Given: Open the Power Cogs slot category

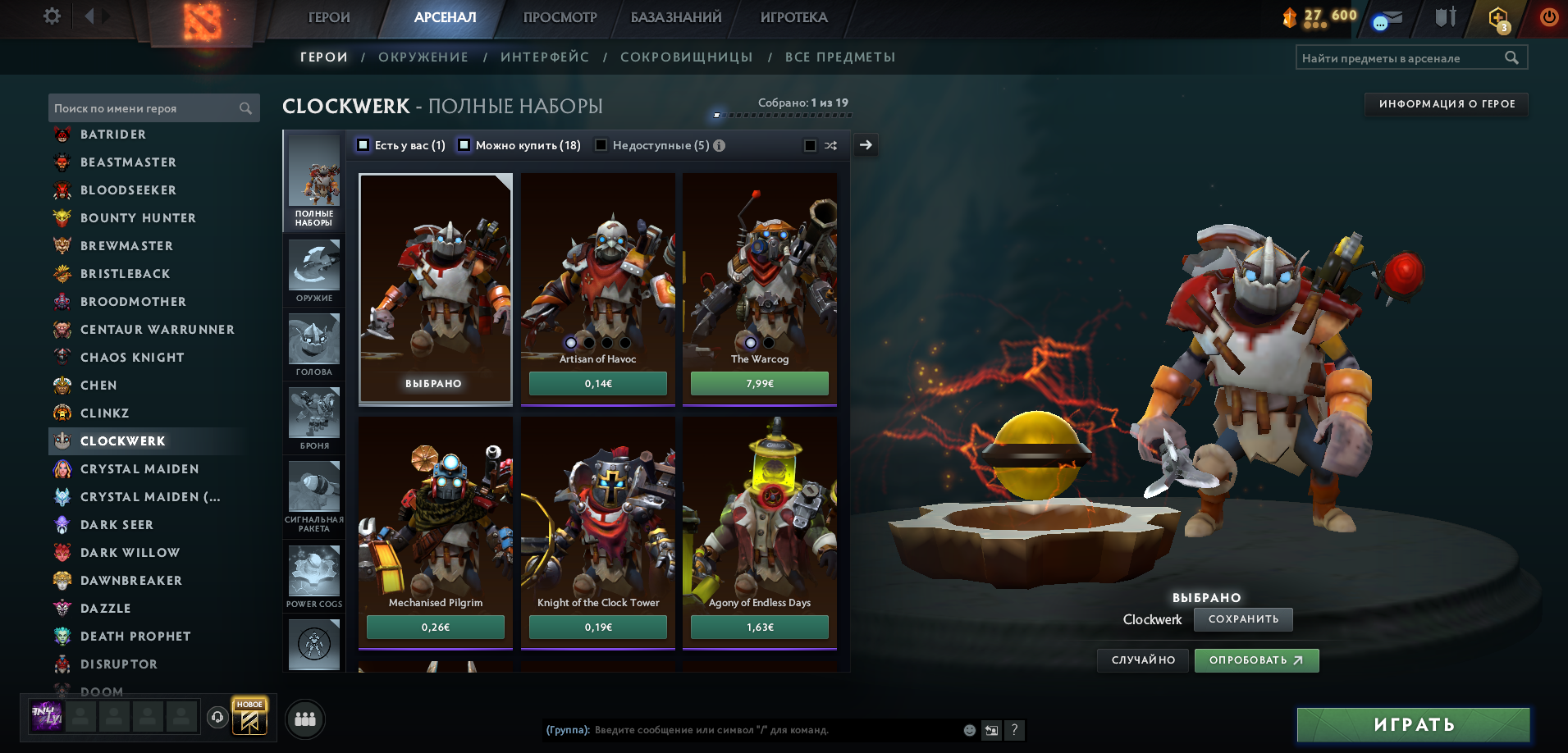Looking at the screenshot, I should click(313, 570).
